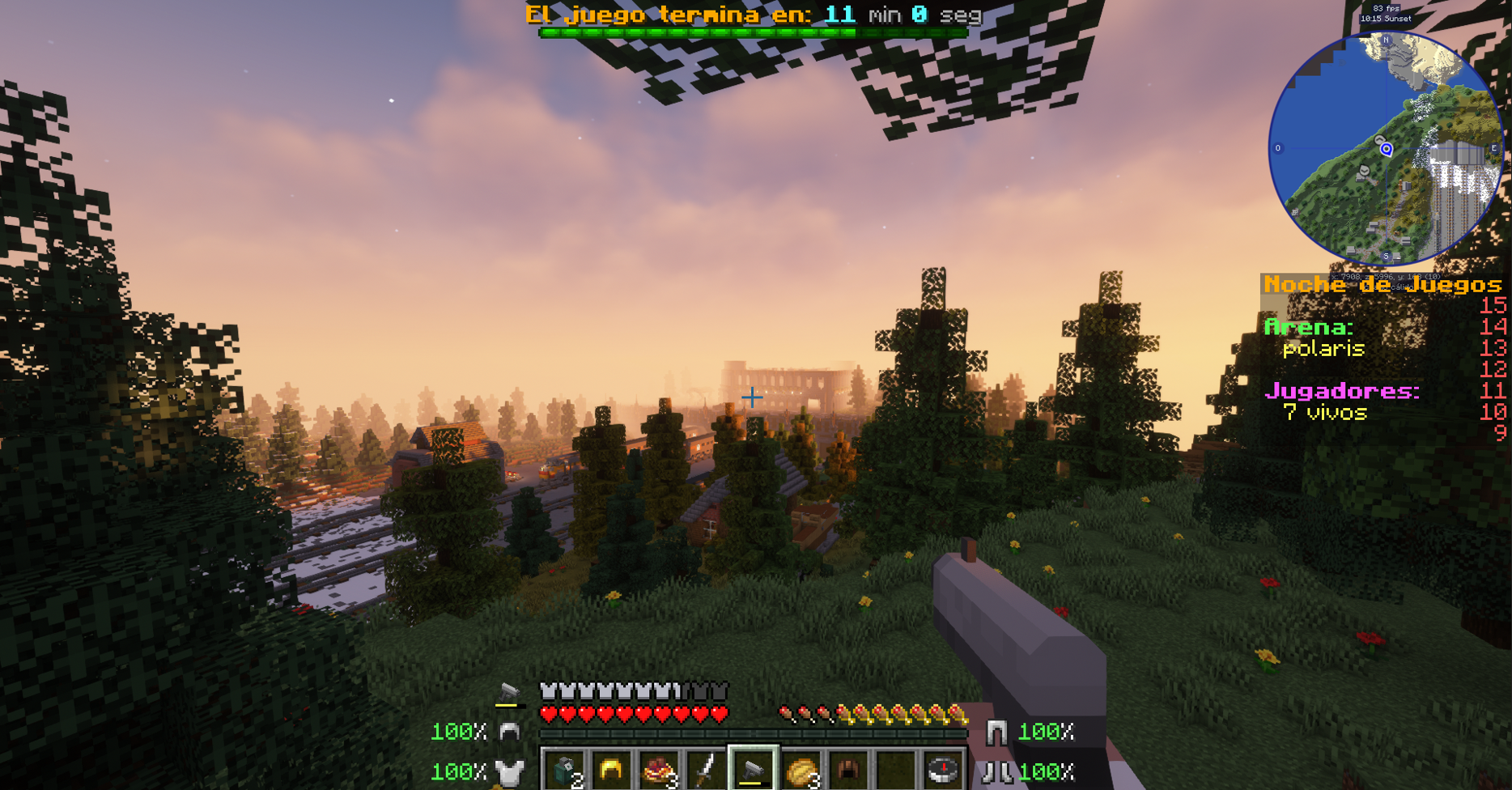Click the Noche de Juegos scoreboard title
The width and height of the screenshot is (1512, 790).
coord(1384,285)
